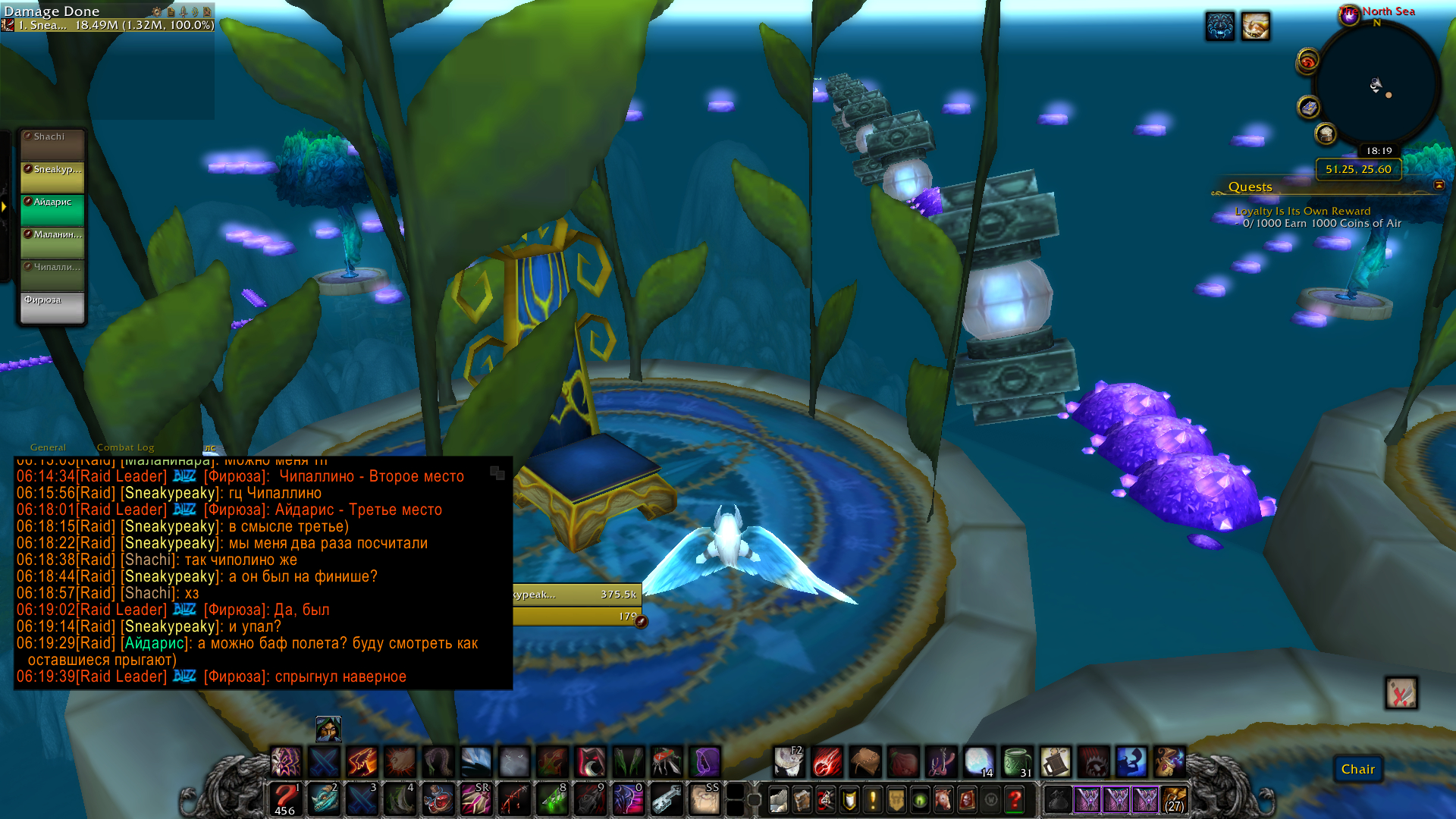The image size is (1456, 819).
Task: Use the green mug item with 31 charges
Action: click(x=1017, y=761)
